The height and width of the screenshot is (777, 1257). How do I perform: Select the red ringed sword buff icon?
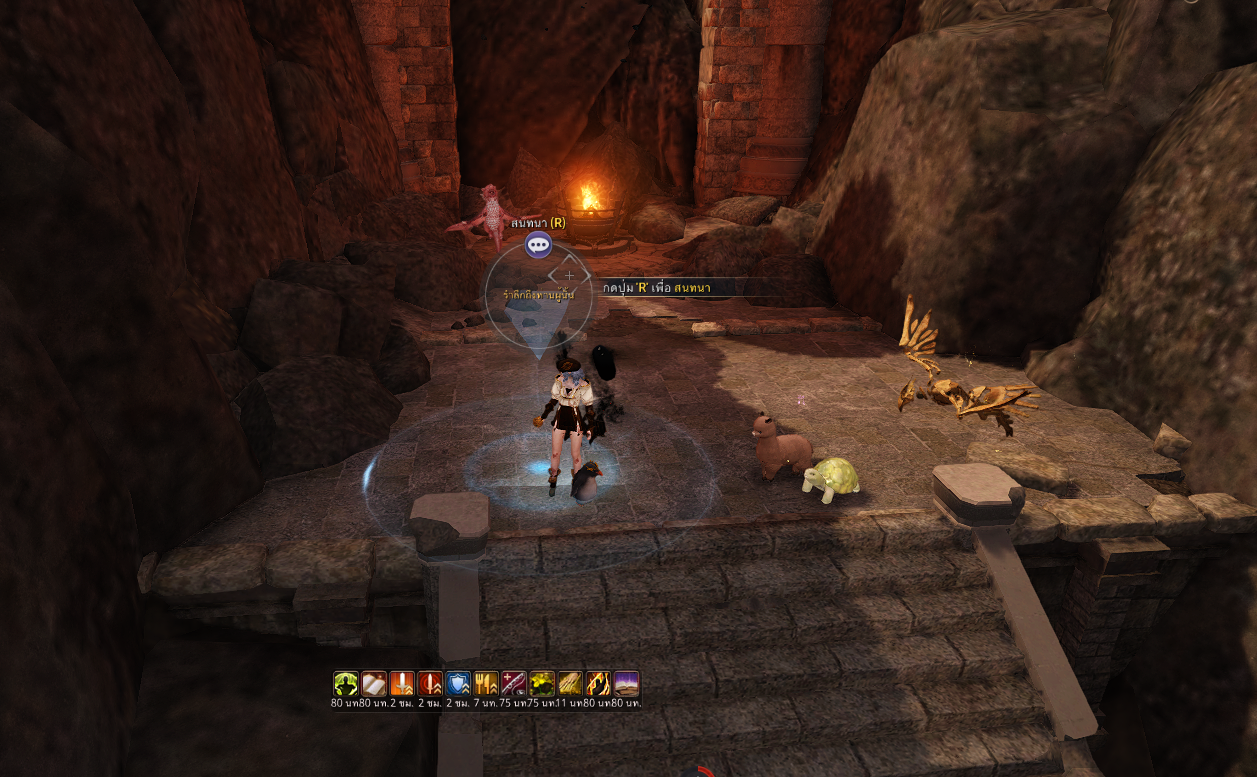tap(430, 684)
